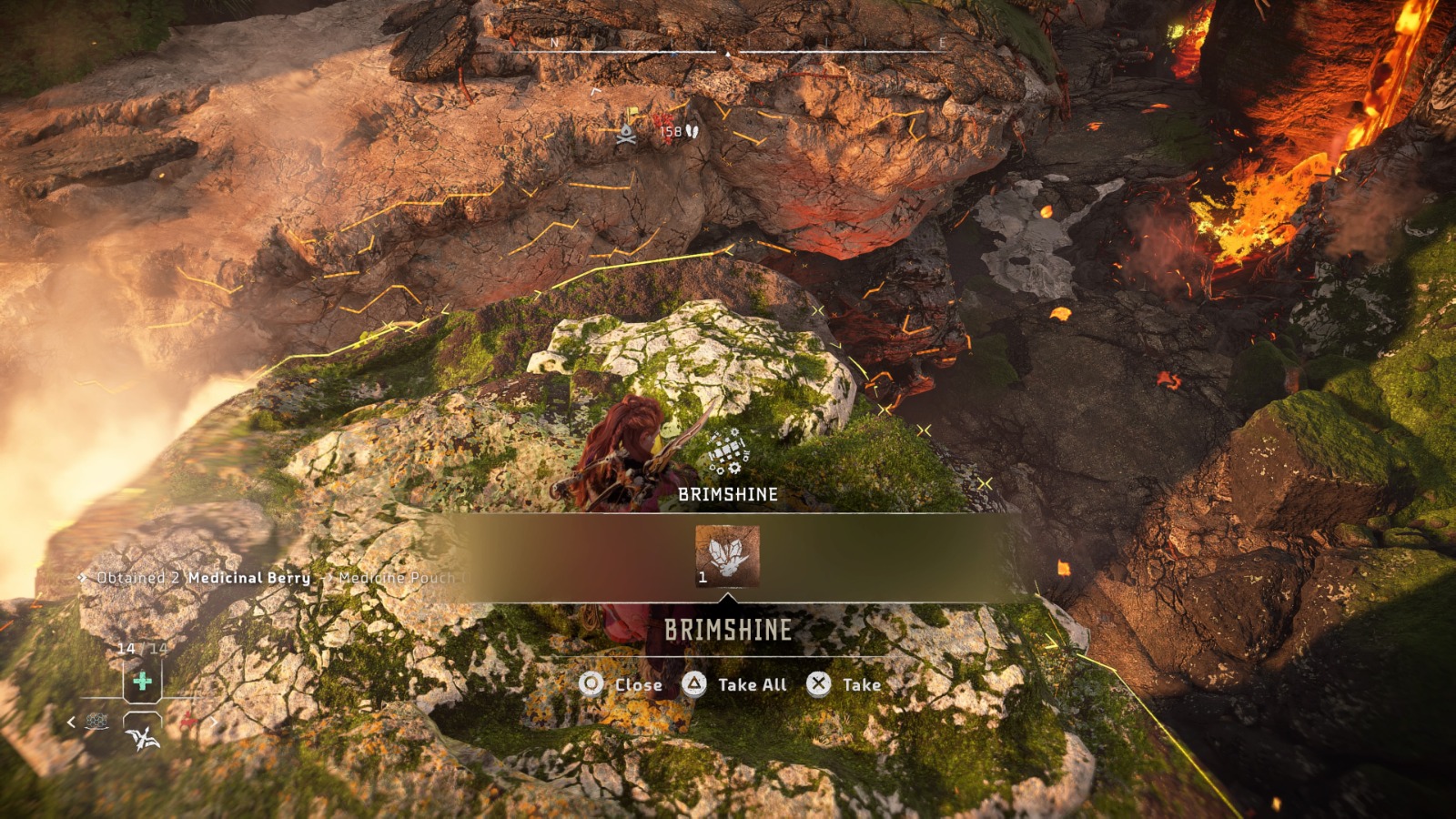Viewport: 1456px width, 819px height.
Task: Click the green healing plus icon in the HUD
Action: pos(142,681)
